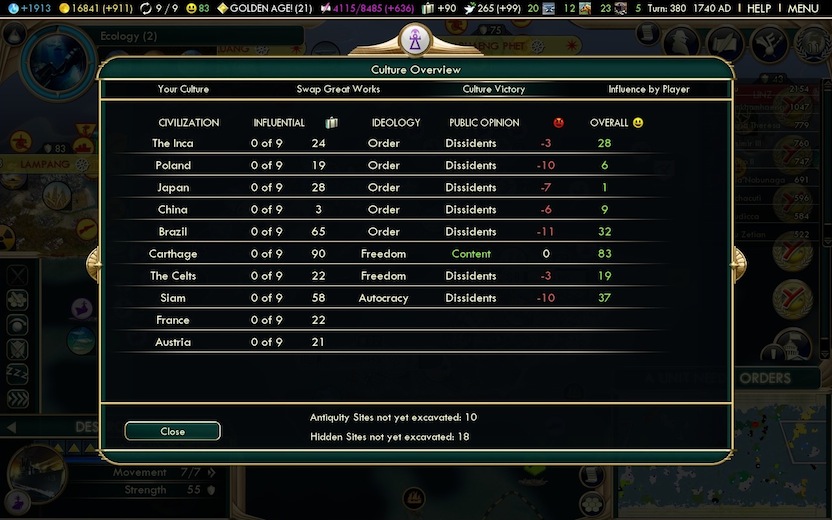
Task: Sort by the Ideology column header
Action: coord(396,123)
